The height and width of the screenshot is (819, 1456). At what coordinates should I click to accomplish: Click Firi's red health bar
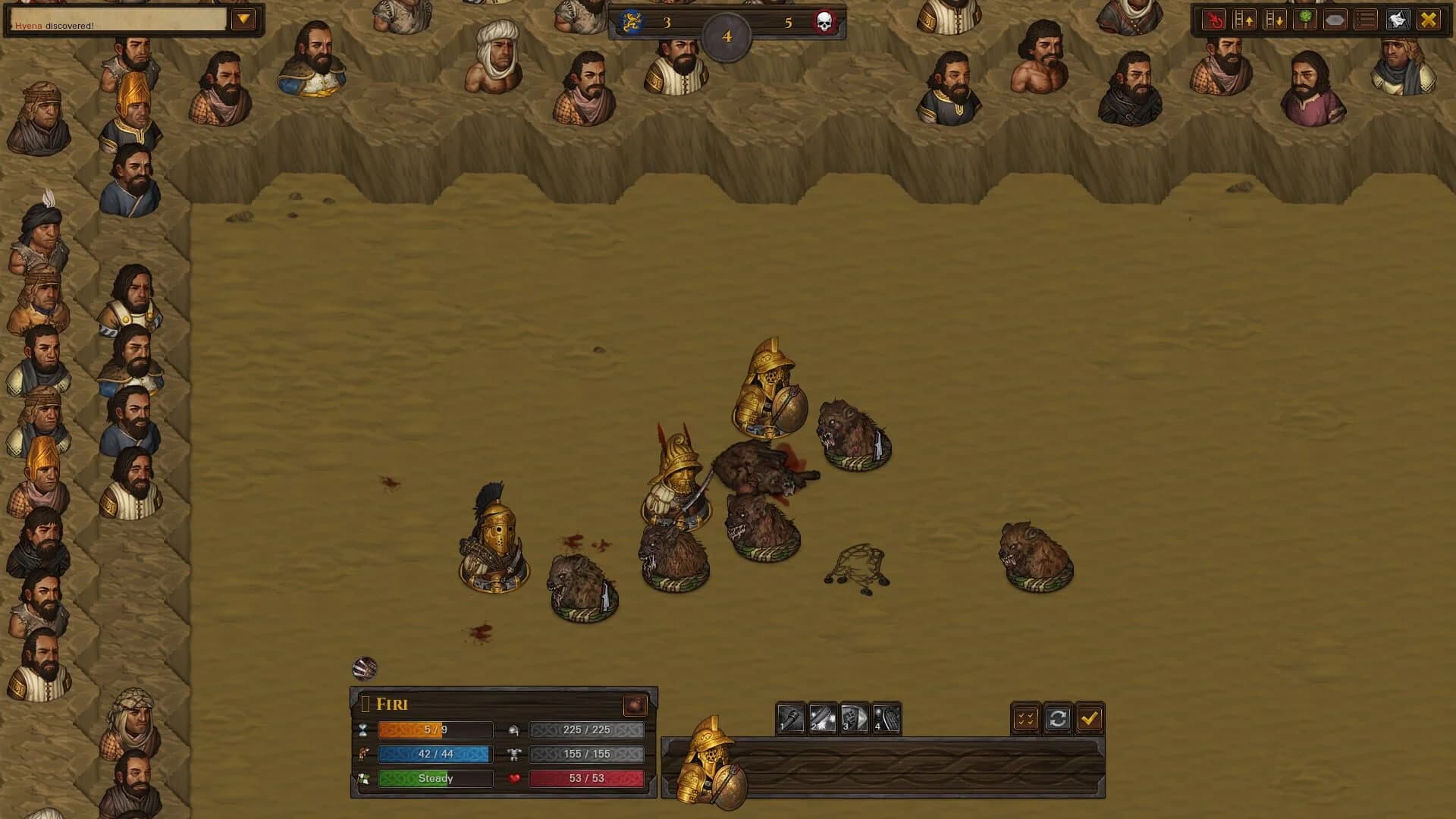pyautogui.click(x=586, y=778)
